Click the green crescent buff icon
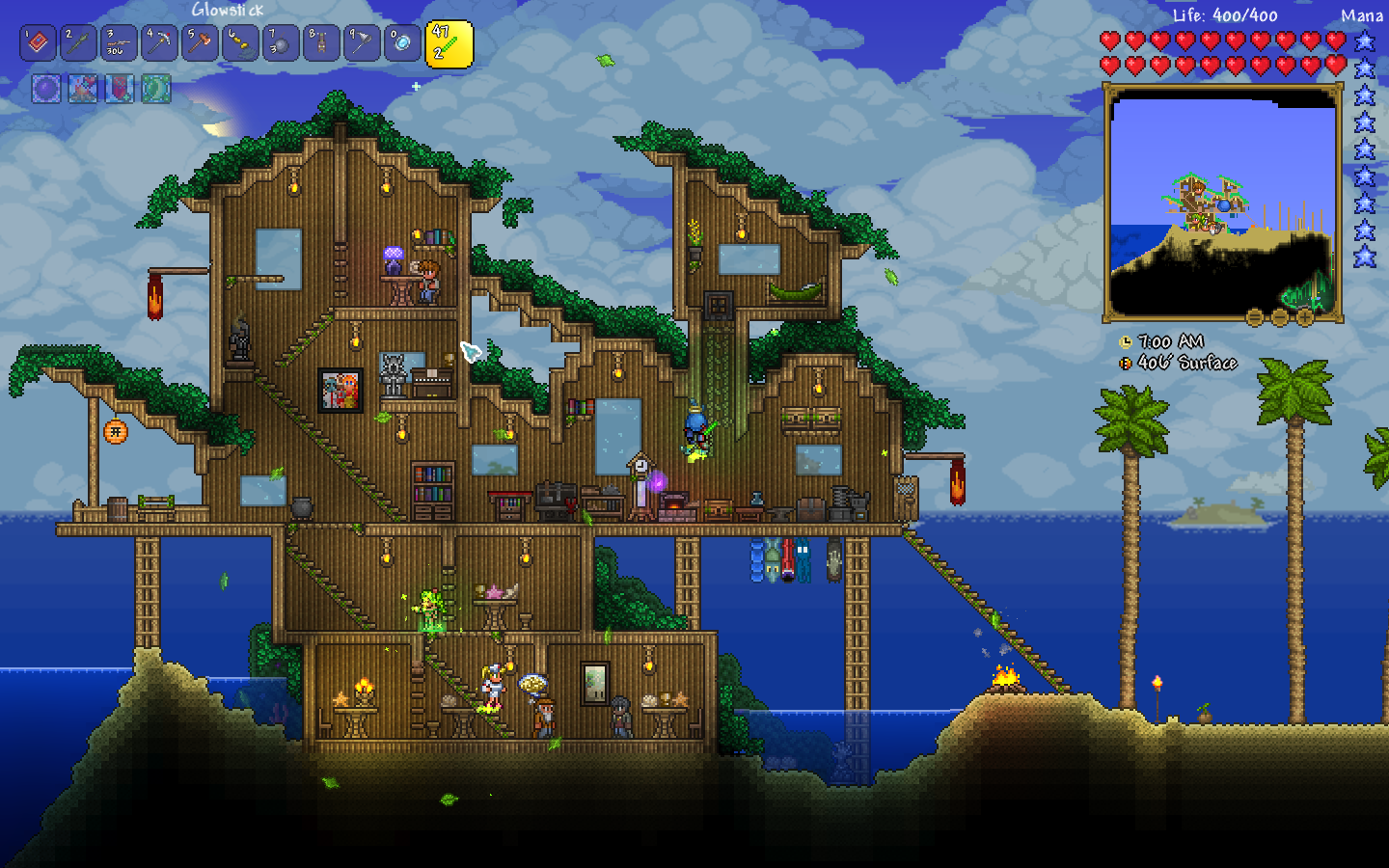1389x868 pixels. coord(155,89)
